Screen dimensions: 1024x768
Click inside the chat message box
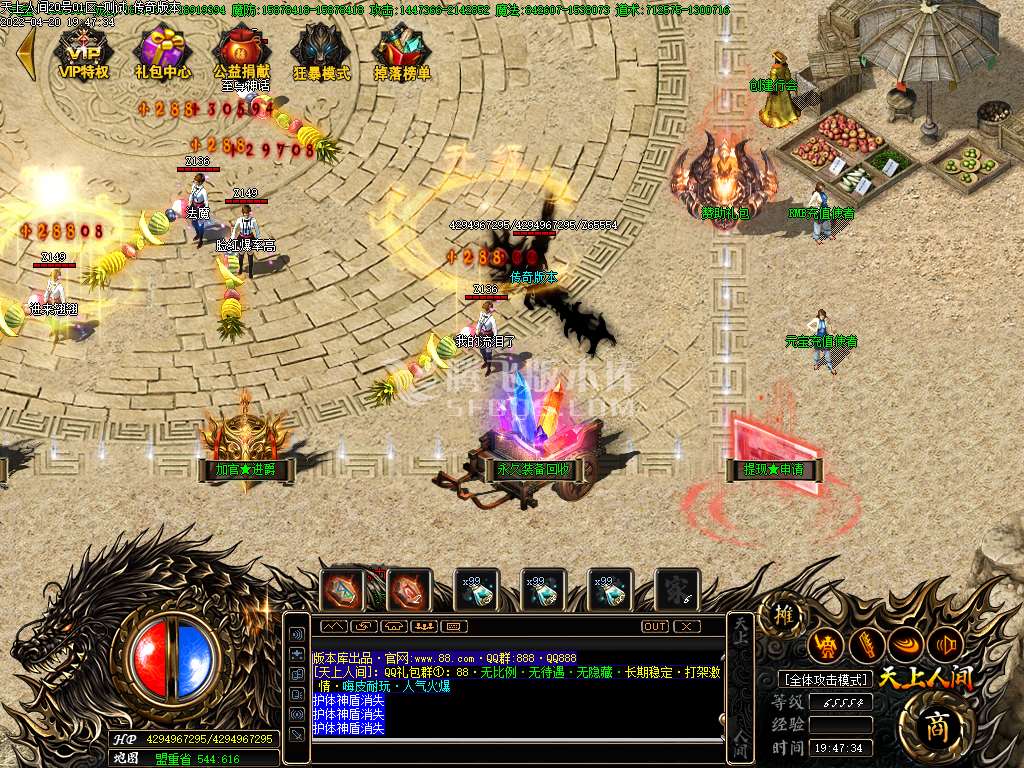click(x=516, y=690)
